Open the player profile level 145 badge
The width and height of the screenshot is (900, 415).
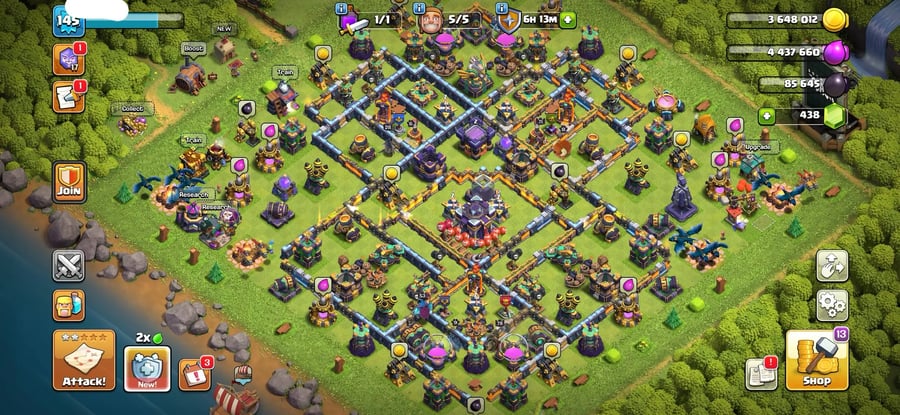tap(68, 20)
